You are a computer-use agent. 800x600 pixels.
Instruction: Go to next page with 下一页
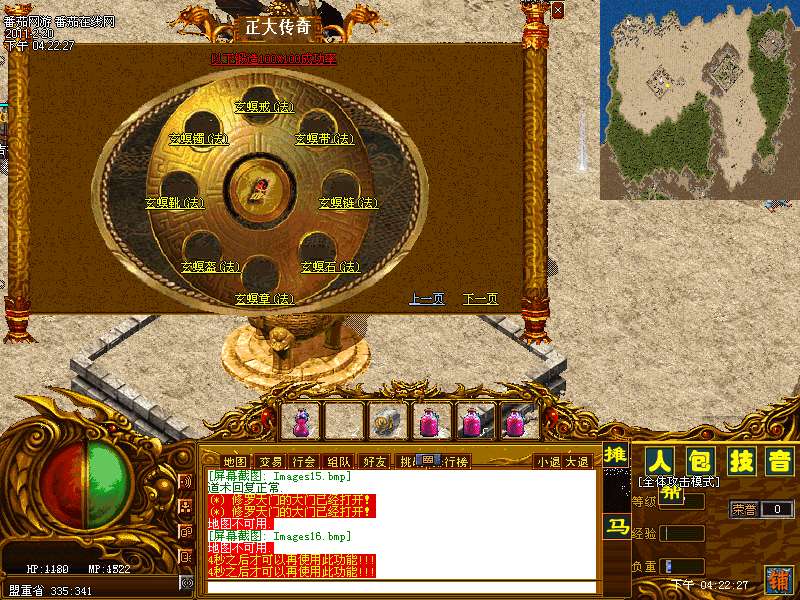(480, 299)
